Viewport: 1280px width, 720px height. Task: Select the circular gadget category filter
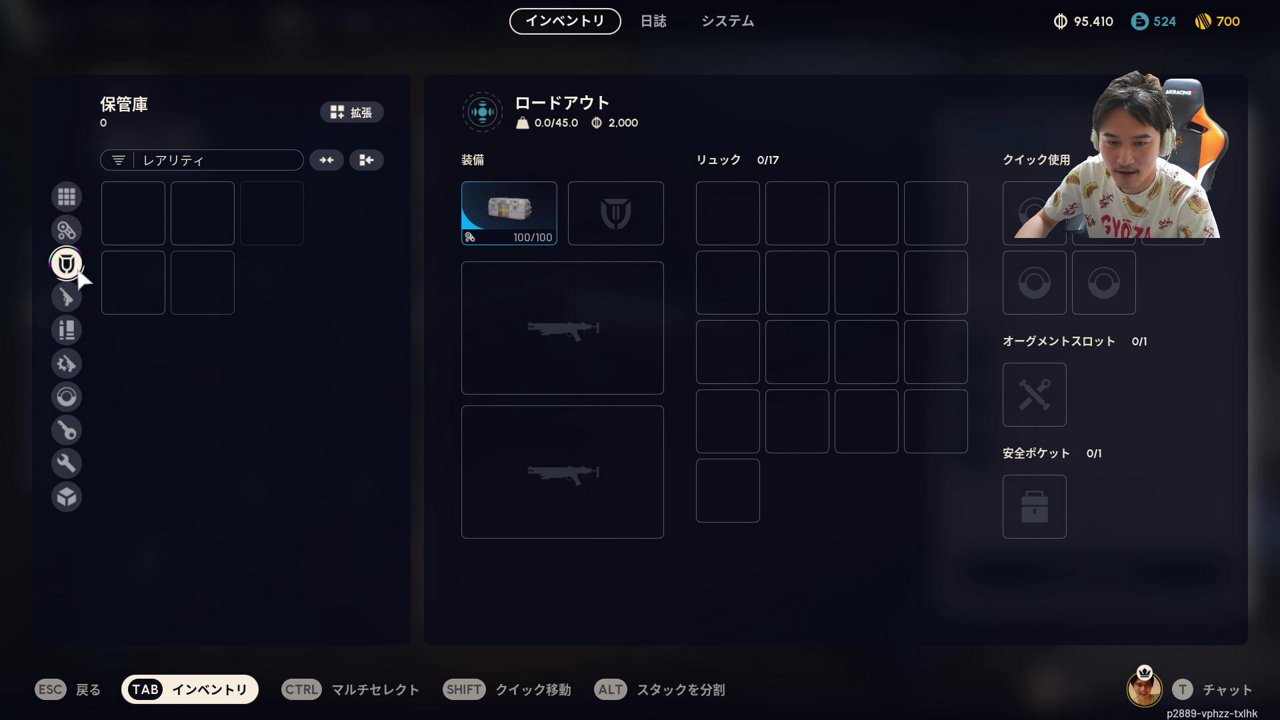pos(66,397)
